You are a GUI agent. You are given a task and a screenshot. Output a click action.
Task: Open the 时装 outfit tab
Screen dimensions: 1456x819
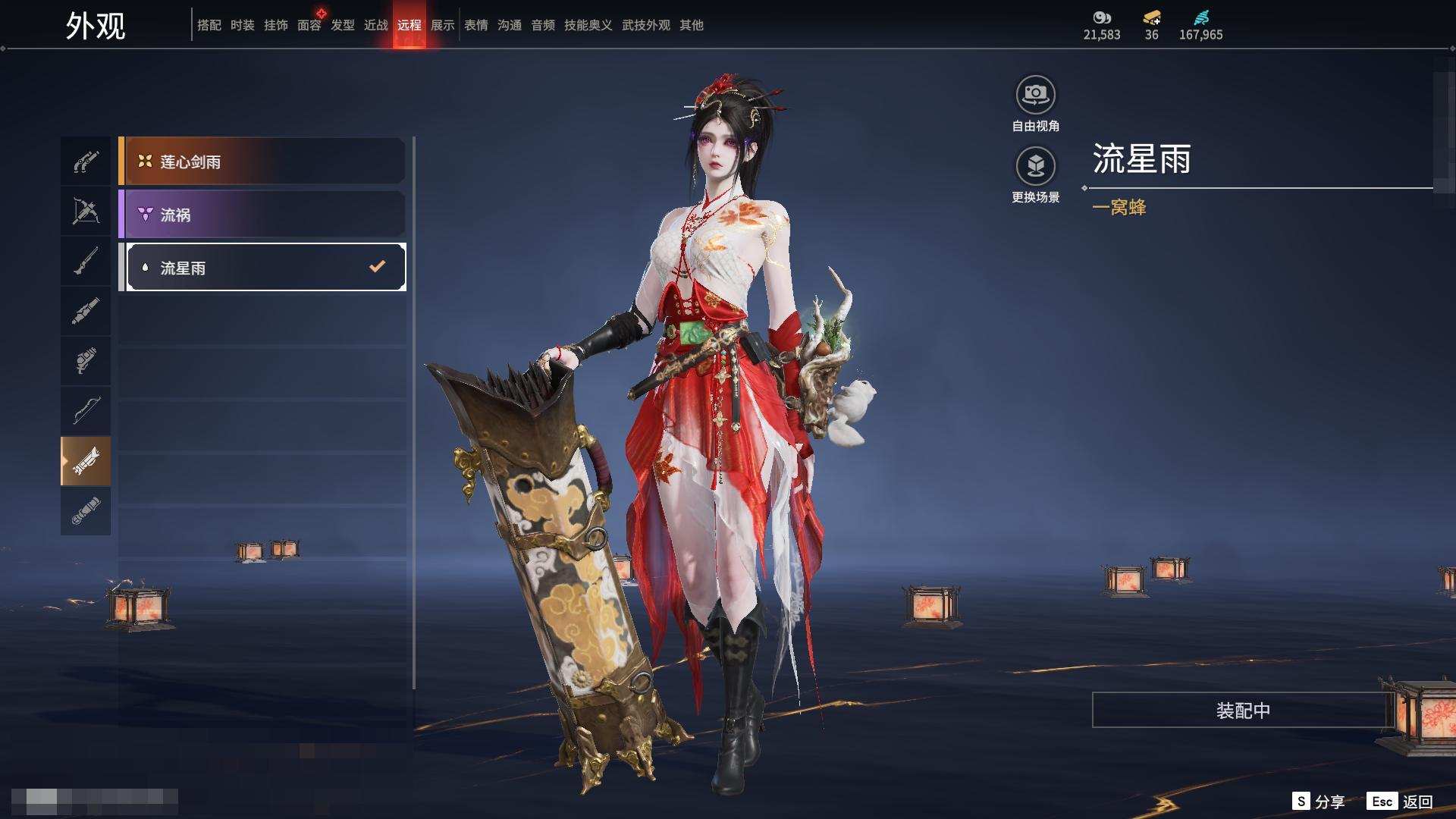click(x=243, y=25)
